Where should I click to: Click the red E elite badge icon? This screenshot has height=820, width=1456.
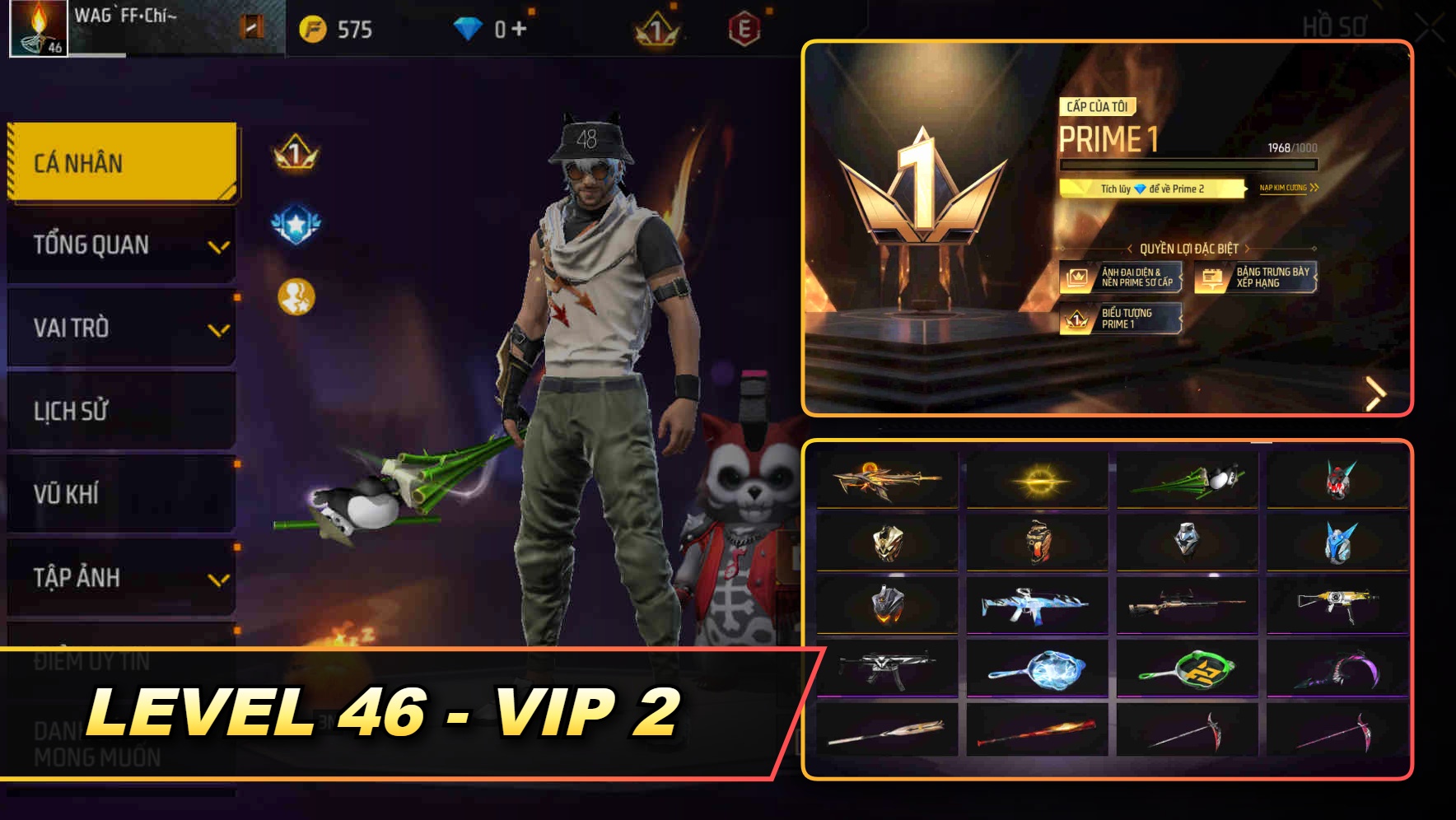point(746,27)
